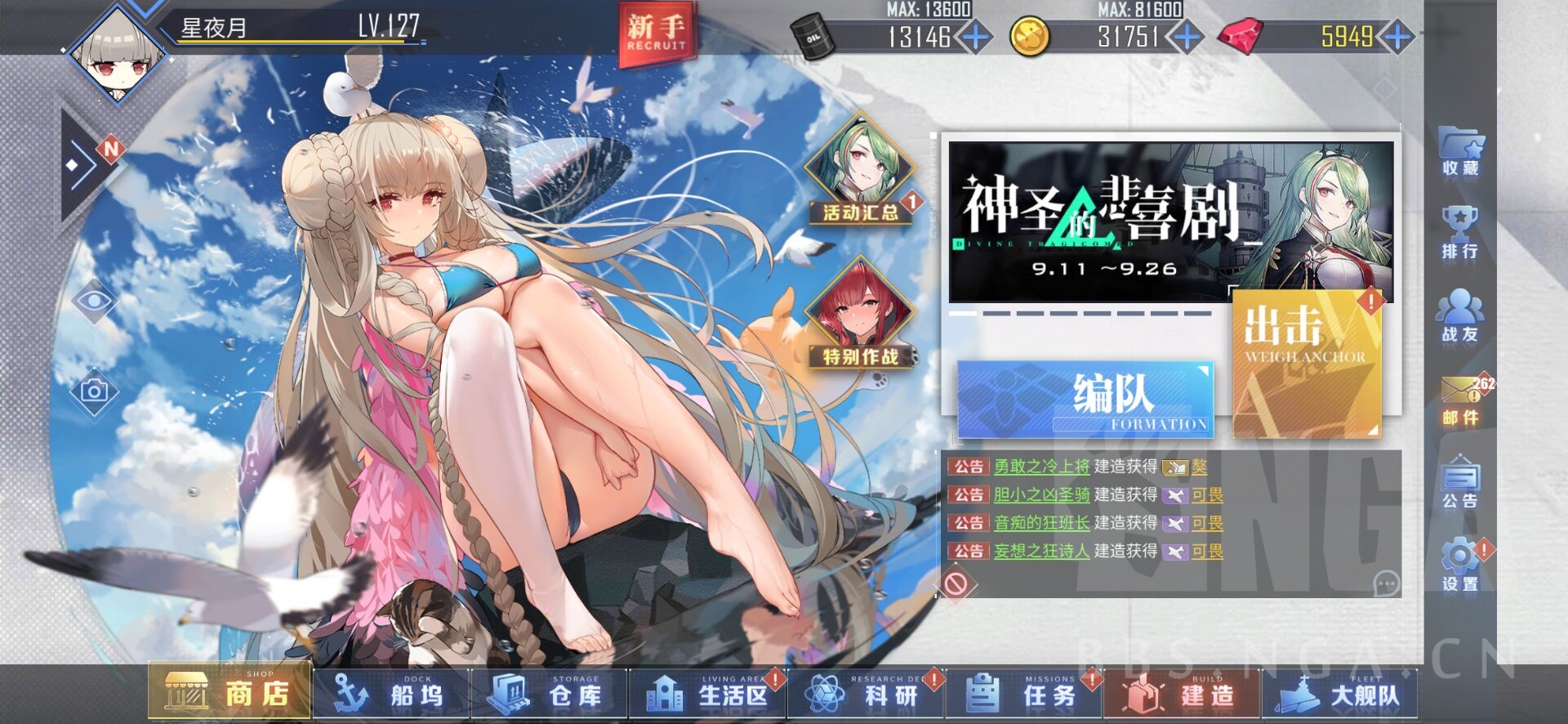Switch to the 科研 research tab
Image resolution: width=1568 pixels, height=724 pixels.
coord(868,693)
